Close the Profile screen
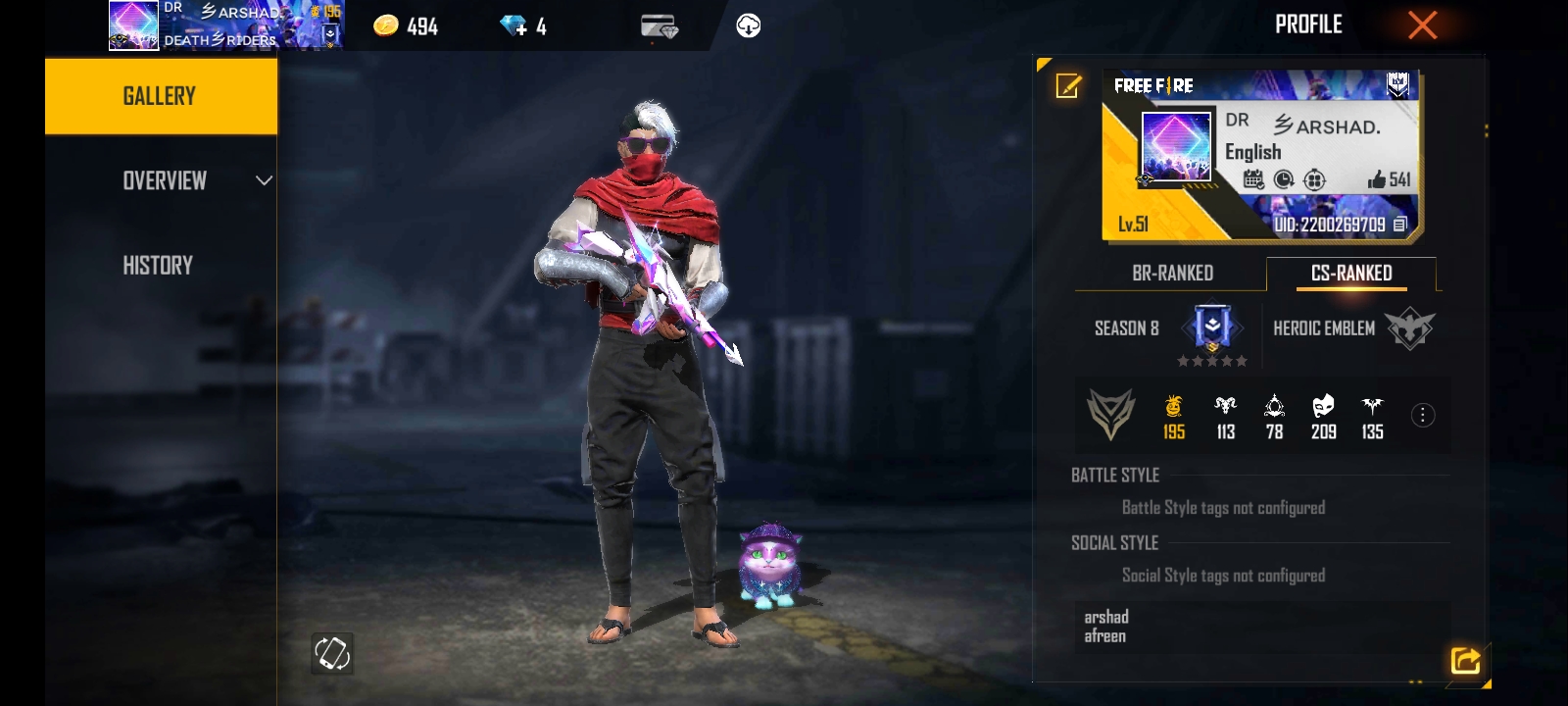Image resolution: width=1568 pixels, height=706 pixels. click(x=1422, y=25)
